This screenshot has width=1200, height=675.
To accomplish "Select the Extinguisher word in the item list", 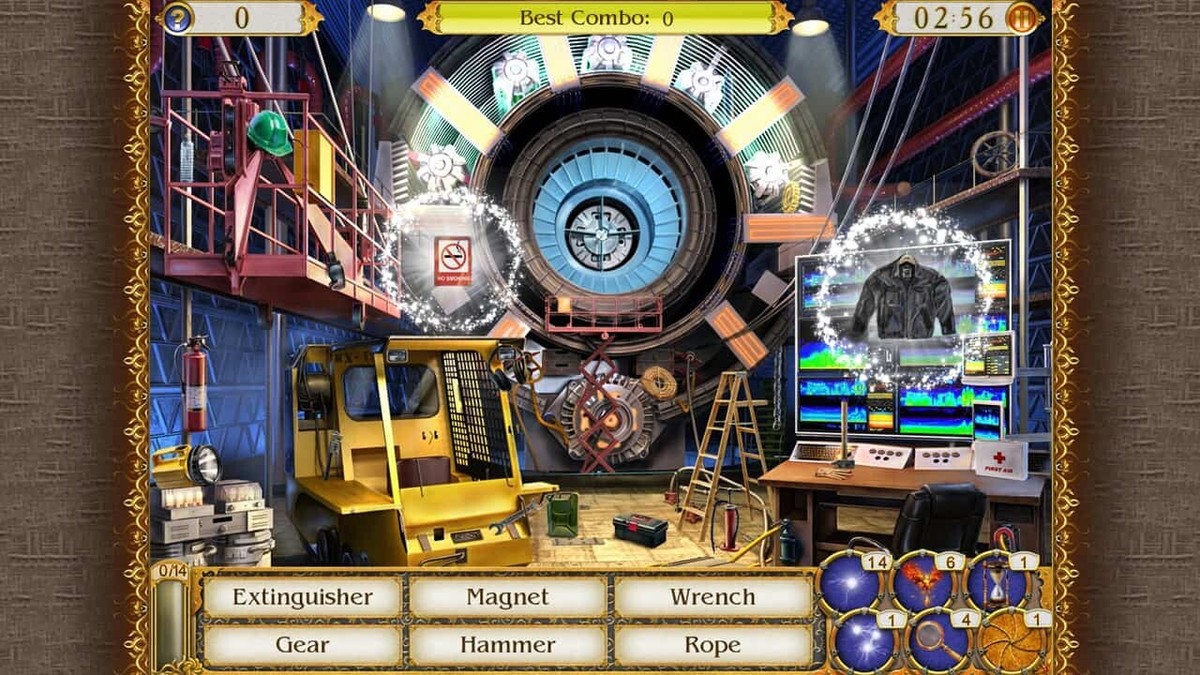I will (302, 597).
